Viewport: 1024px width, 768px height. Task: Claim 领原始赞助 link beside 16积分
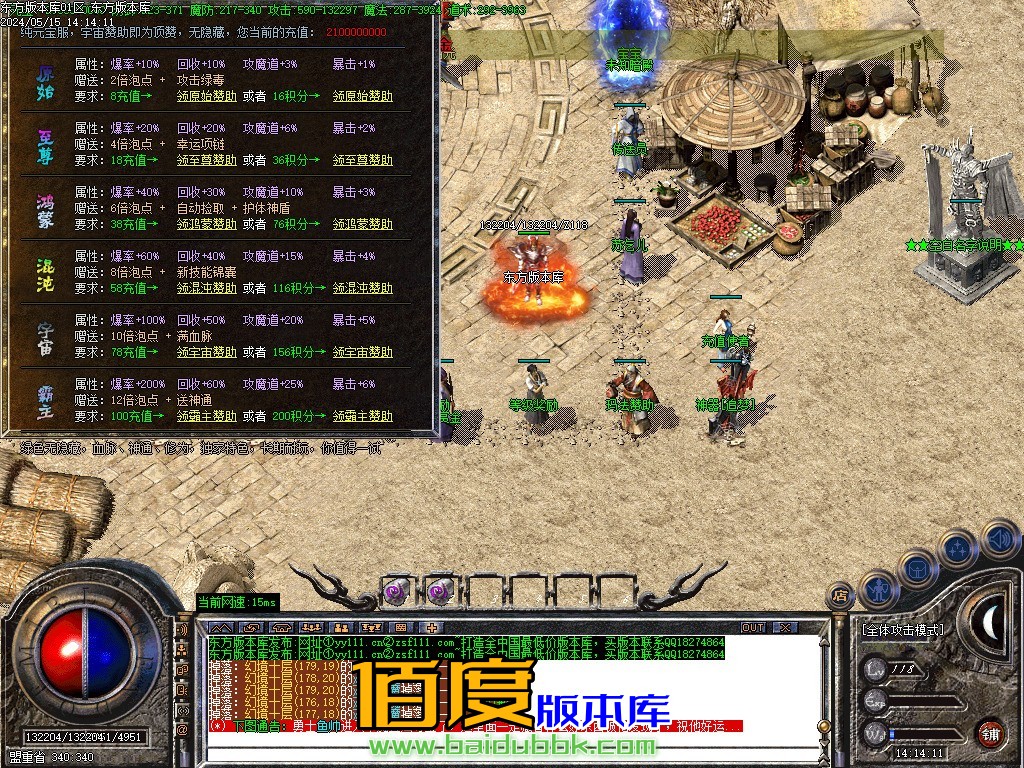coord(362,96)
